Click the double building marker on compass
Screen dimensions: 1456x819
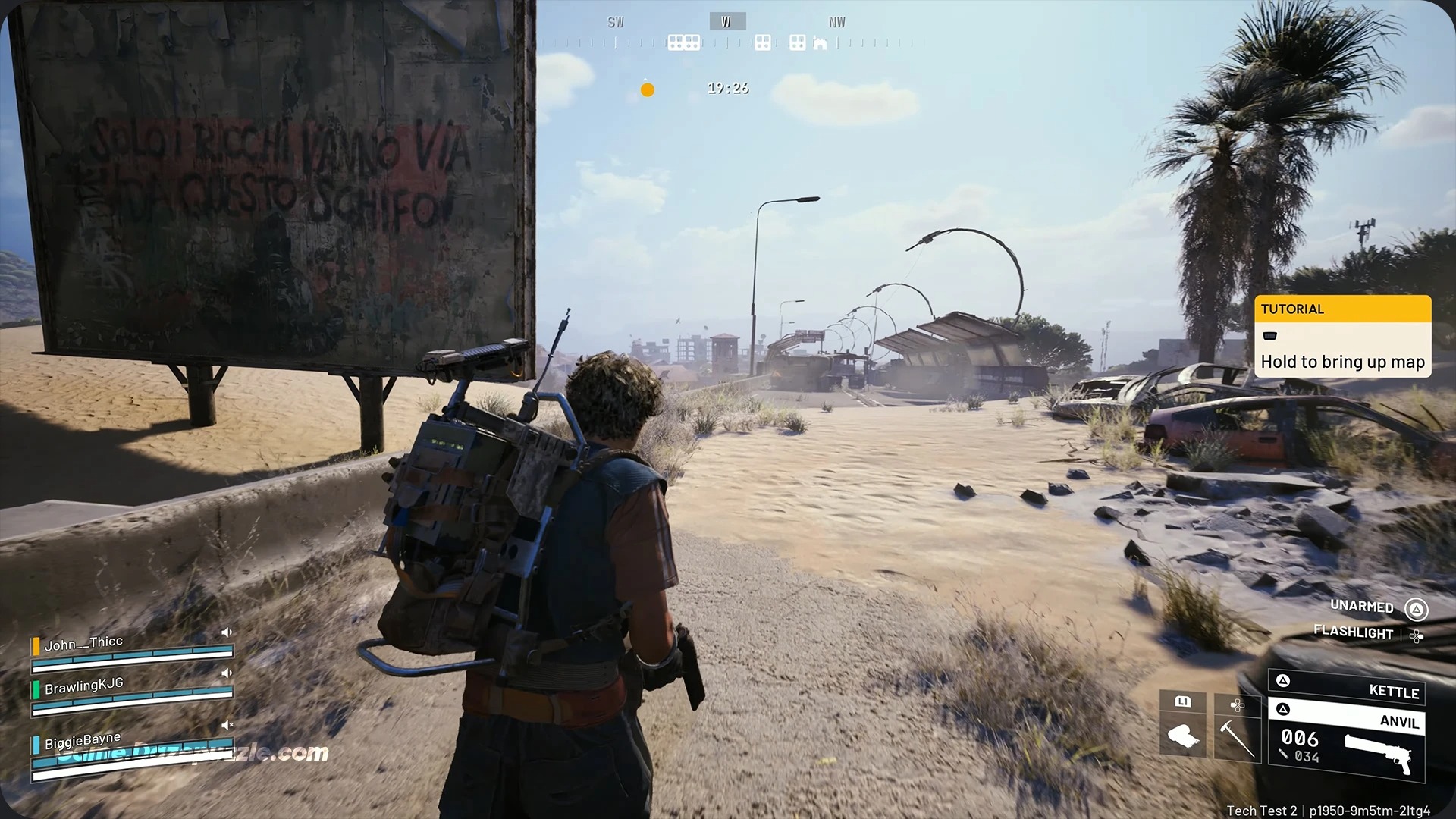pyautogui.click(x=683, y=42)
